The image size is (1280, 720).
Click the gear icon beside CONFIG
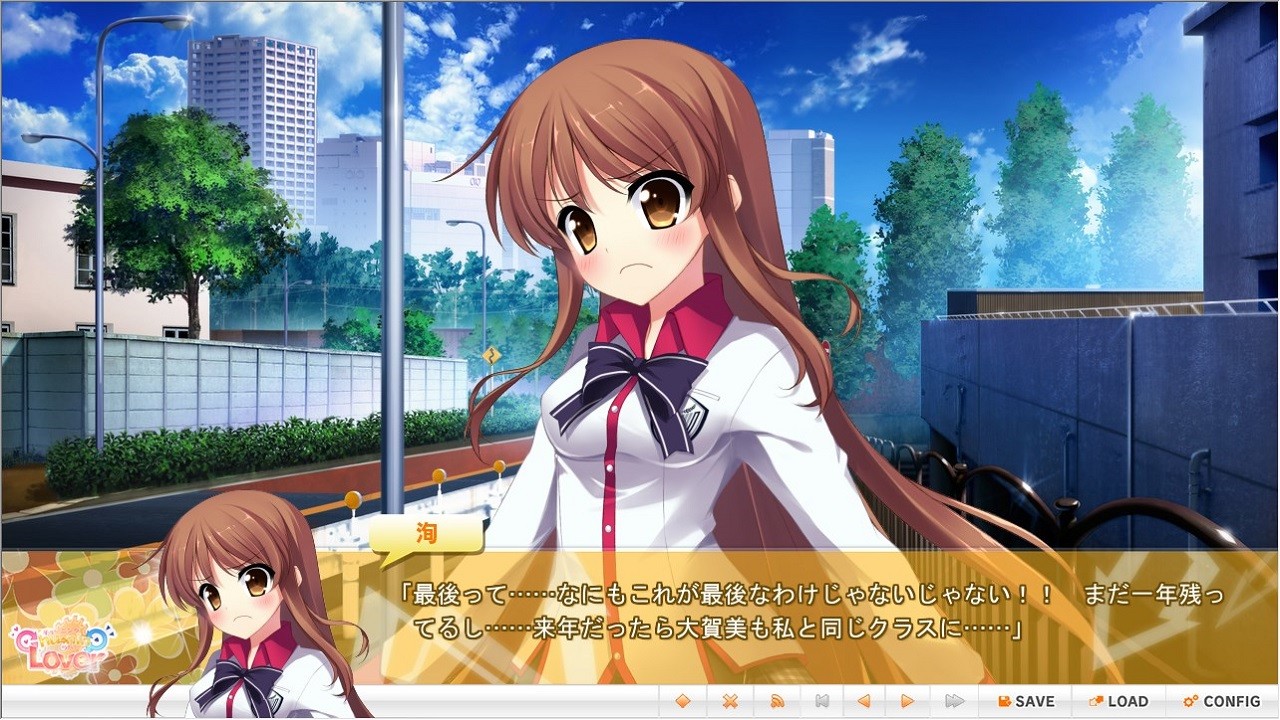[1190, 701]
